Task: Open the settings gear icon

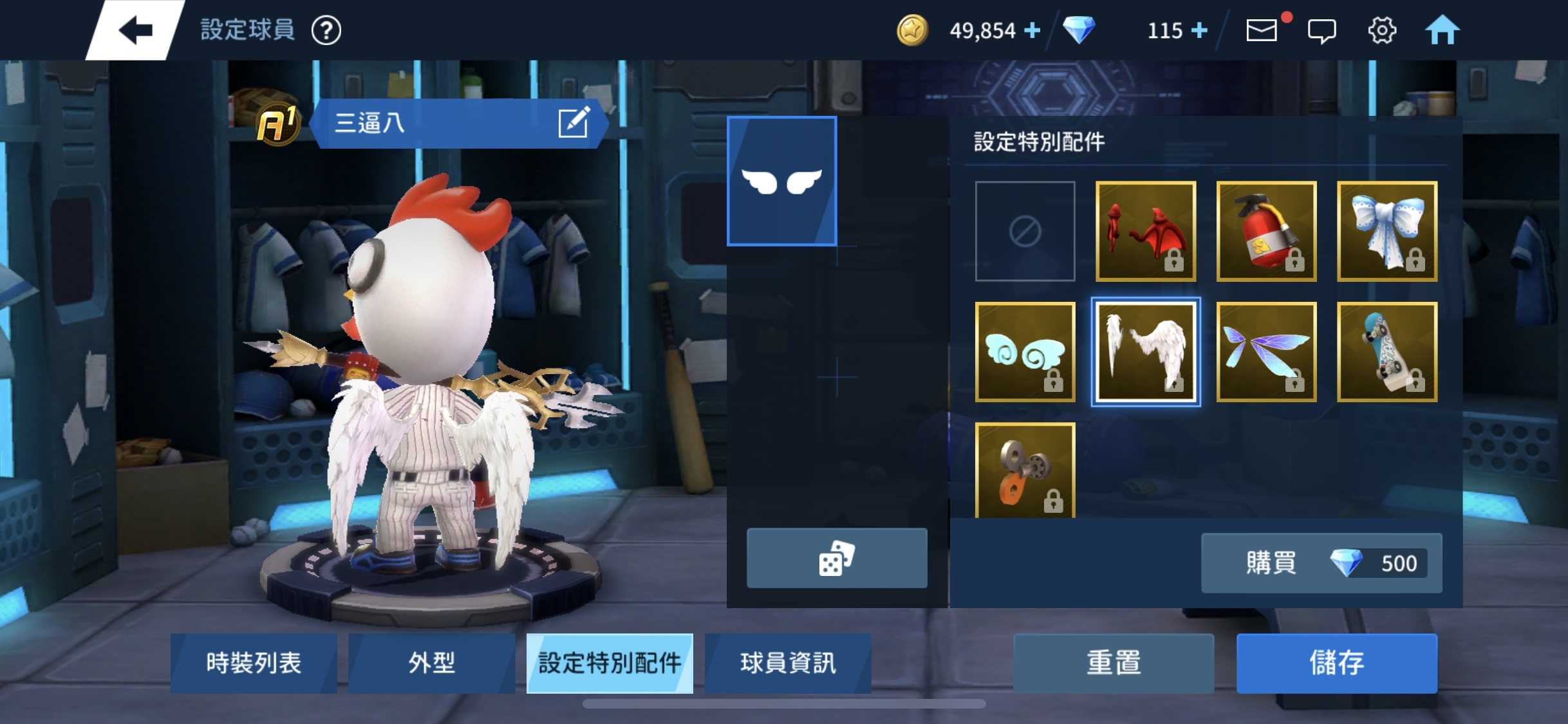Action: point(1383,30)
